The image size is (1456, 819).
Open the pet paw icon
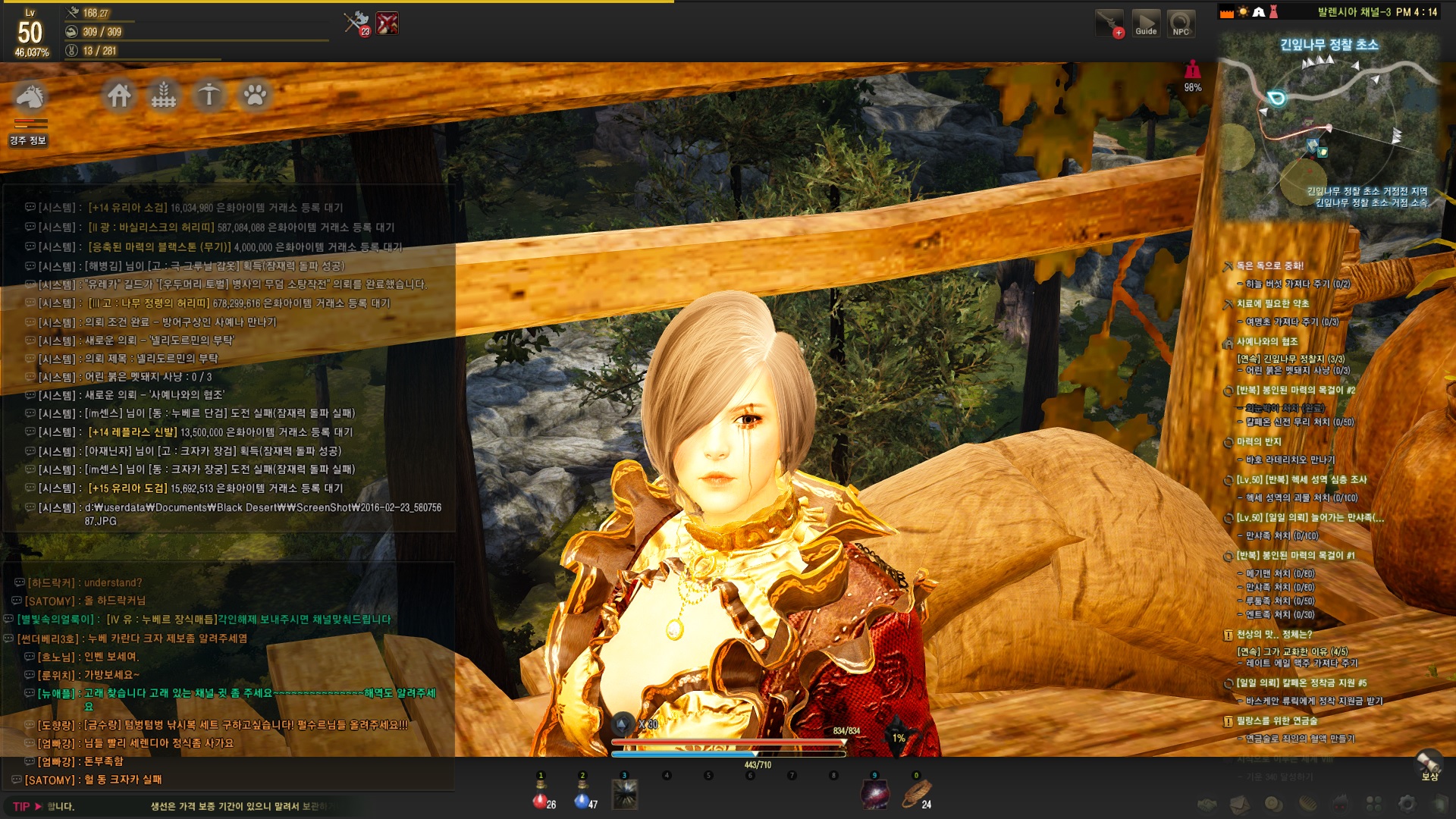(255, 96)
